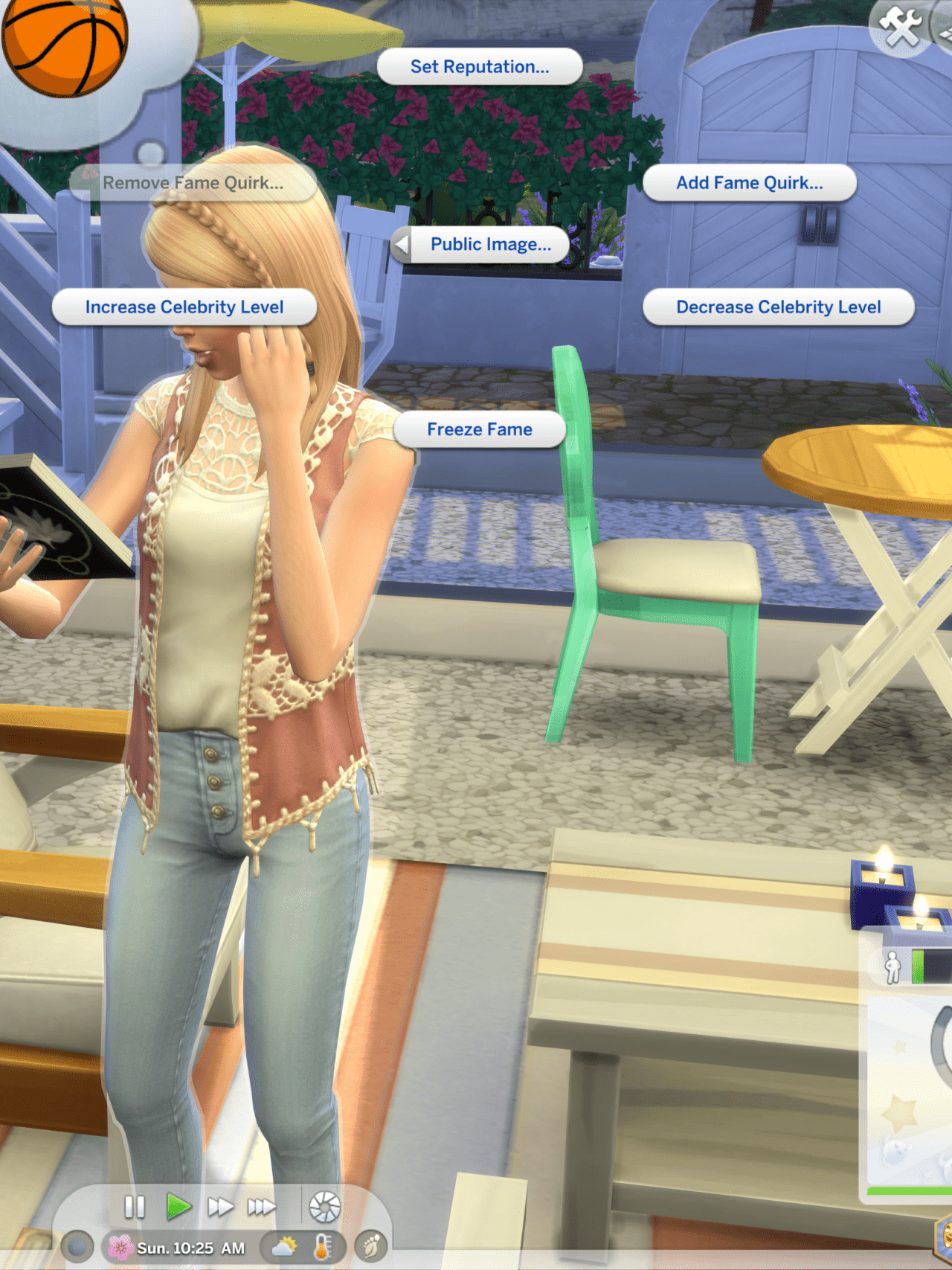The image size is (952, 1270).
Task: Toggle Freeze Fame for the Sim
Action: [479, 429]
